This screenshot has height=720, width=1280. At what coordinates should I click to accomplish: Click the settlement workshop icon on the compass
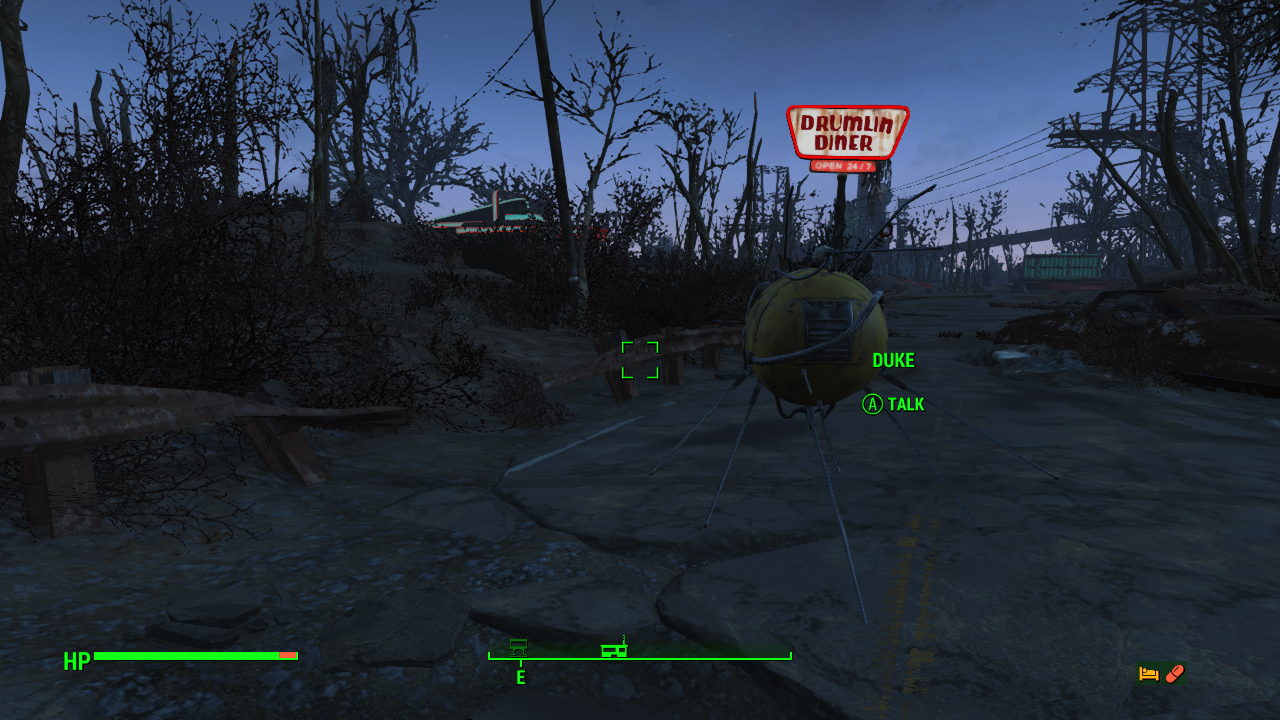520,648
